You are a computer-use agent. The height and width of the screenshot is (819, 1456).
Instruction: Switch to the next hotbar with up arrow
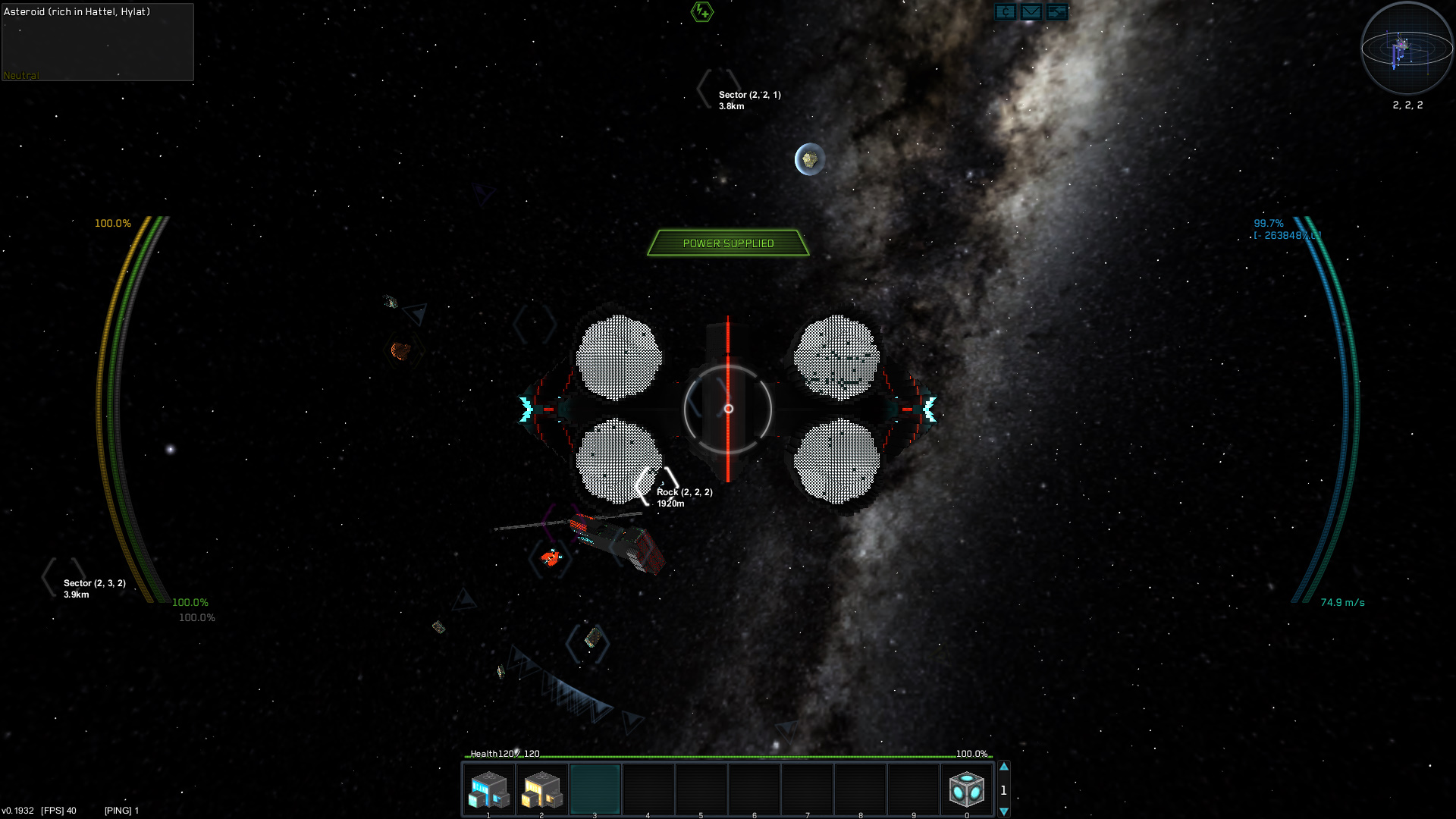(1004, 767)
